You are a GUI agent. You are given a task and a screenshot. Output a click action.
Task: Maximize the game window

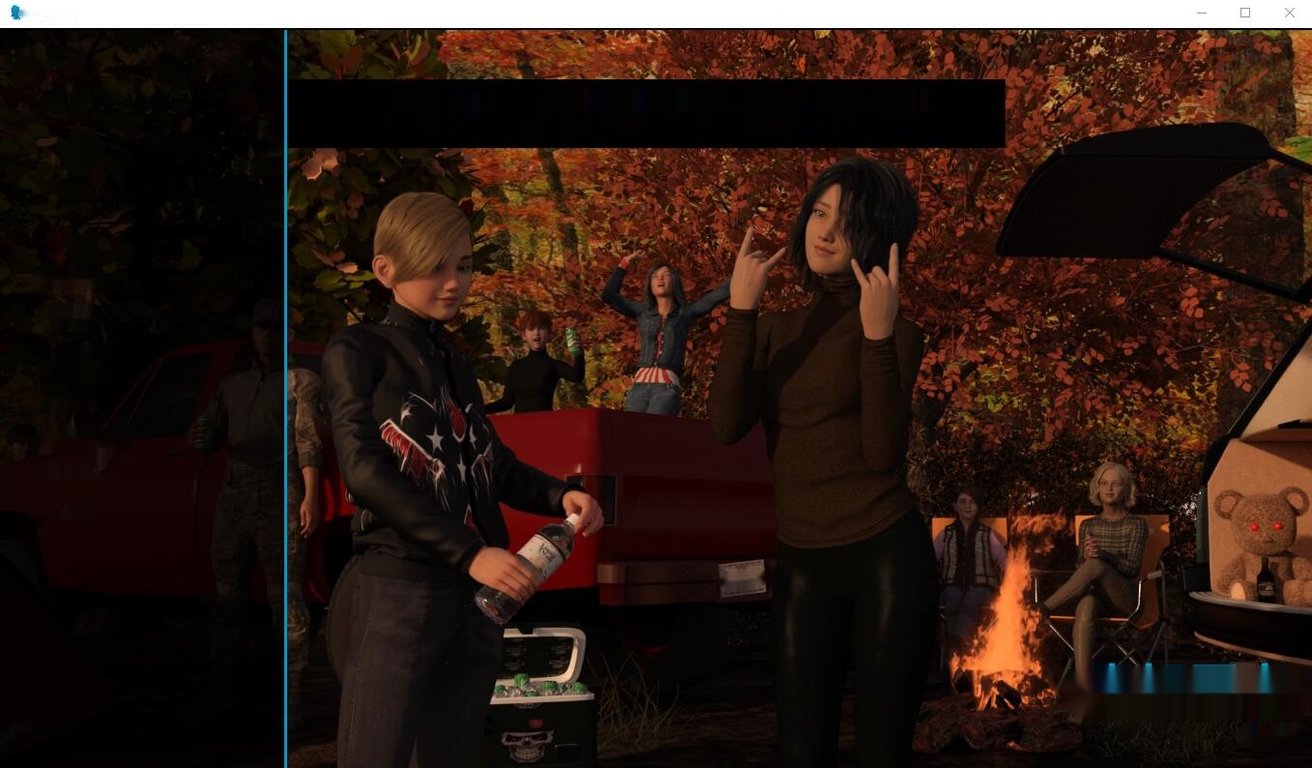tap(1245, 13)
